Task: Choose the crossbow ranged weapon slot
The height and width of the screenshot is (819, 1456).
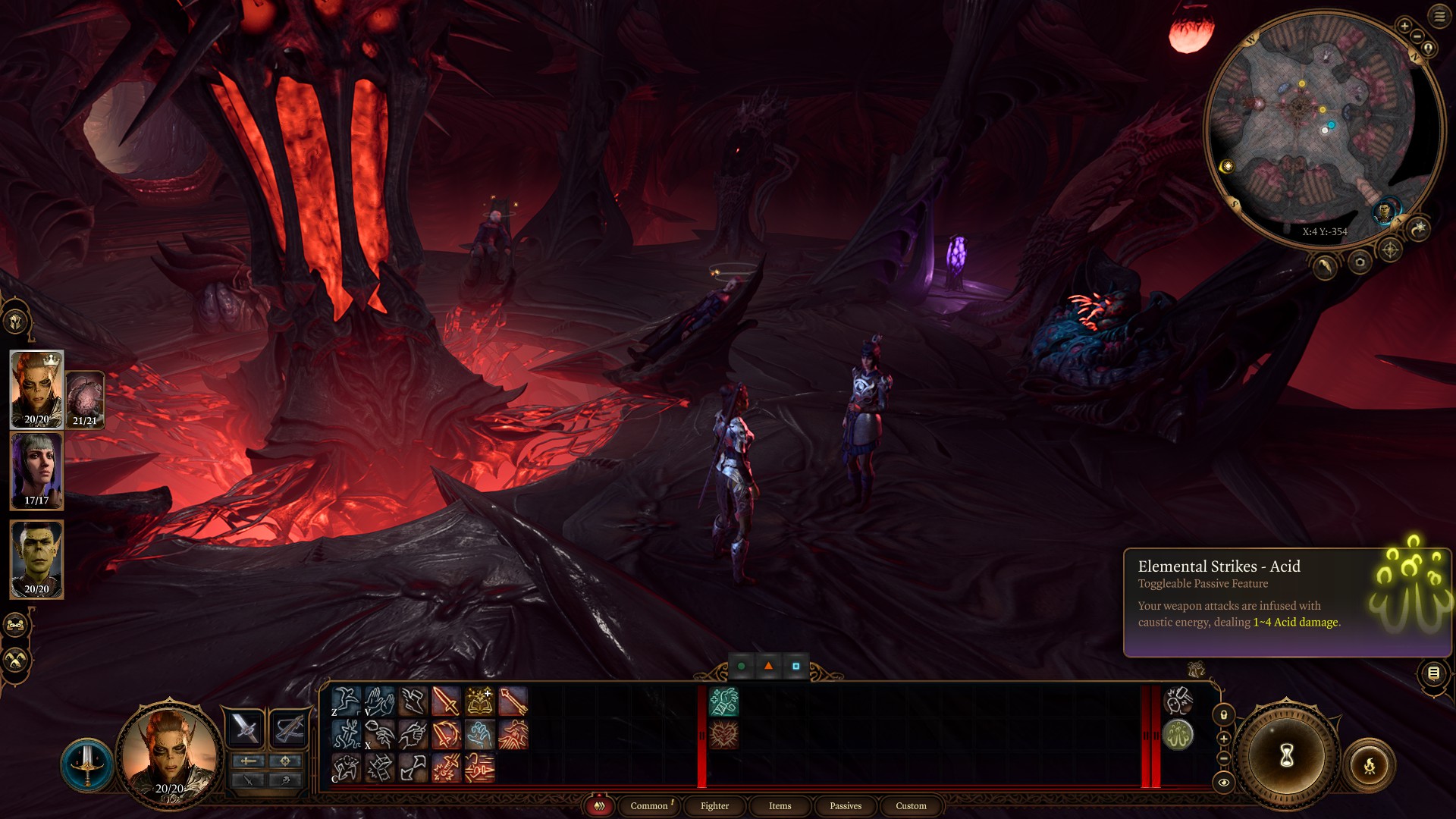Action: 289,729
